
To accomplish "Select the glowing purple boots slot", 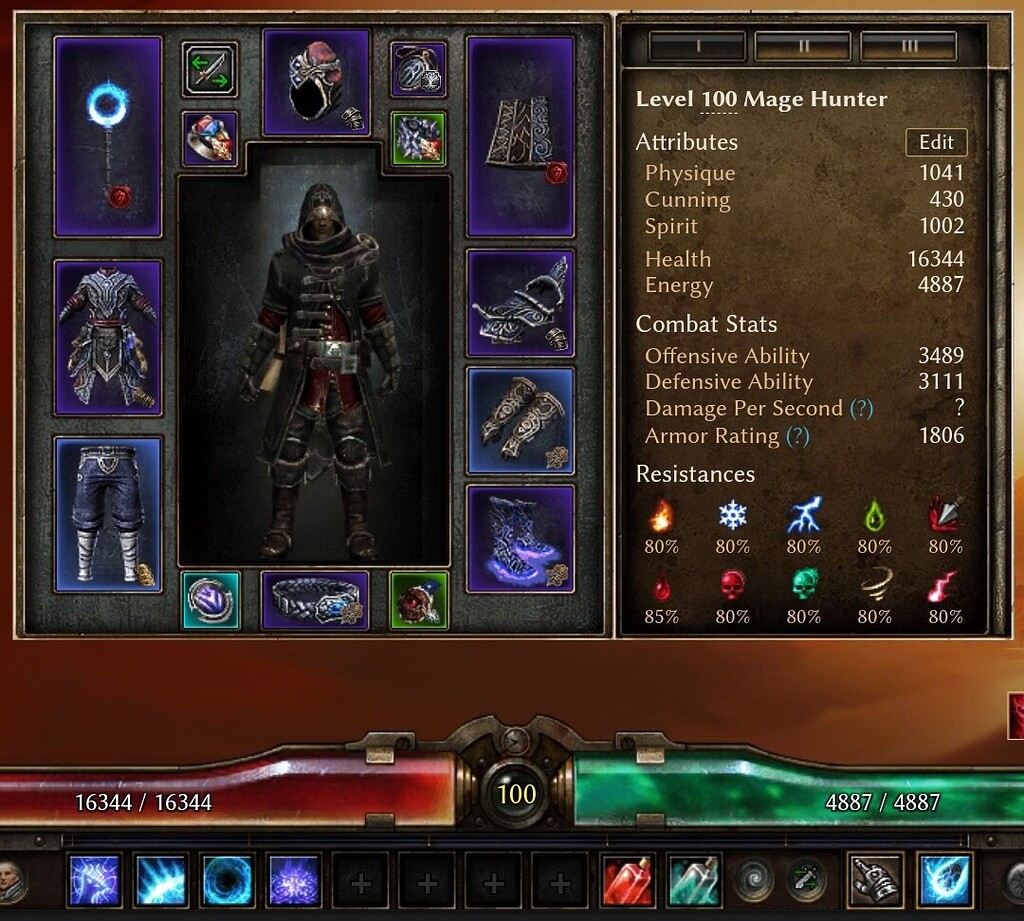I will point(520,538).
